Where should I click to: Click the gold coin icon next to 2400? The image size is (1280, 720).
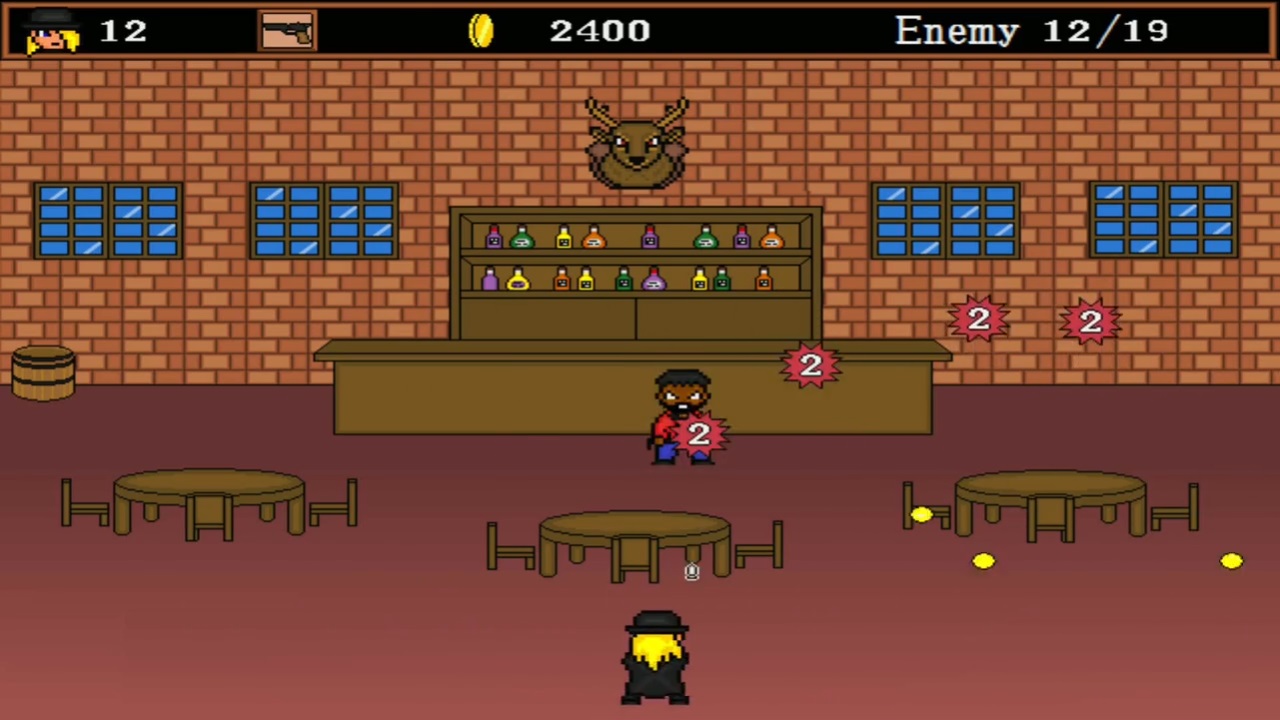pyautogui.click(x=481, y=30)
